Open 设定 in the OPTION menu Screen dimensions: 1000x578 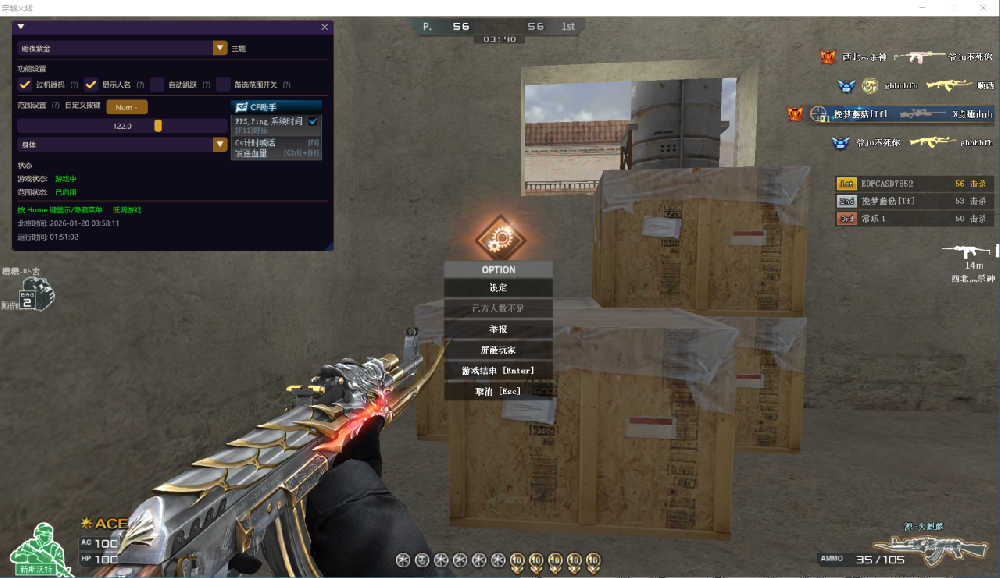[x=498, y=288]
